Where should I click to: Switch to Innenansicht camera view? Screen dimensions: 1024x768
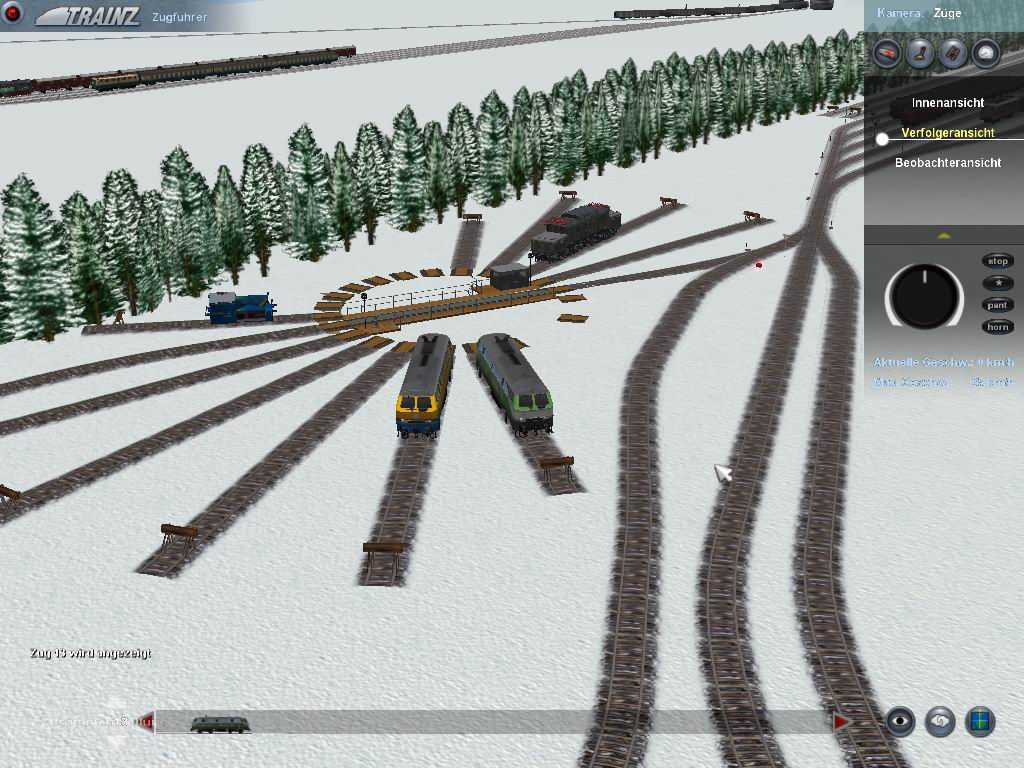tap(947, 103)
